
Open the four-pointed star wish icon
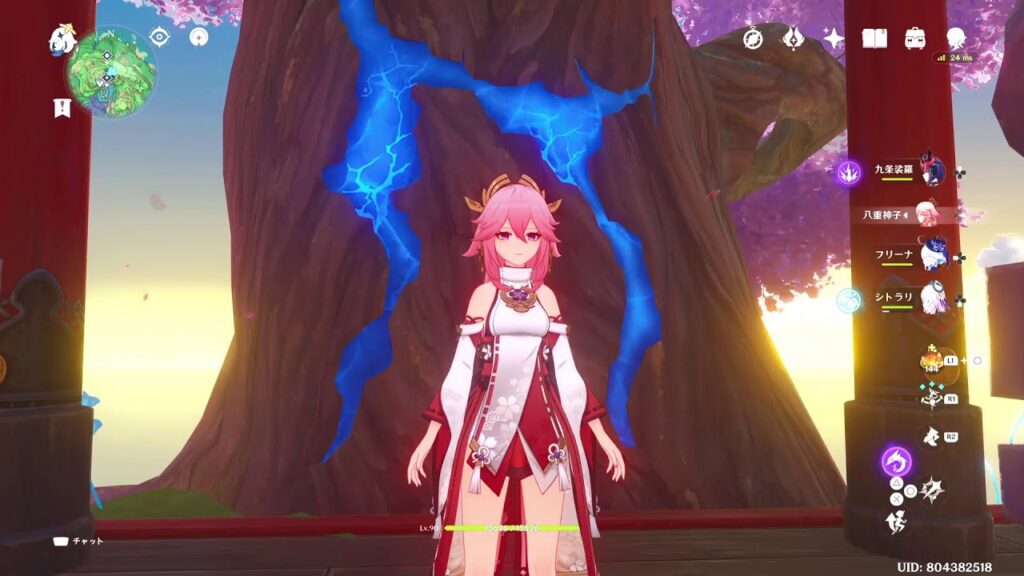pyautogui.click(x=833, y=38)
